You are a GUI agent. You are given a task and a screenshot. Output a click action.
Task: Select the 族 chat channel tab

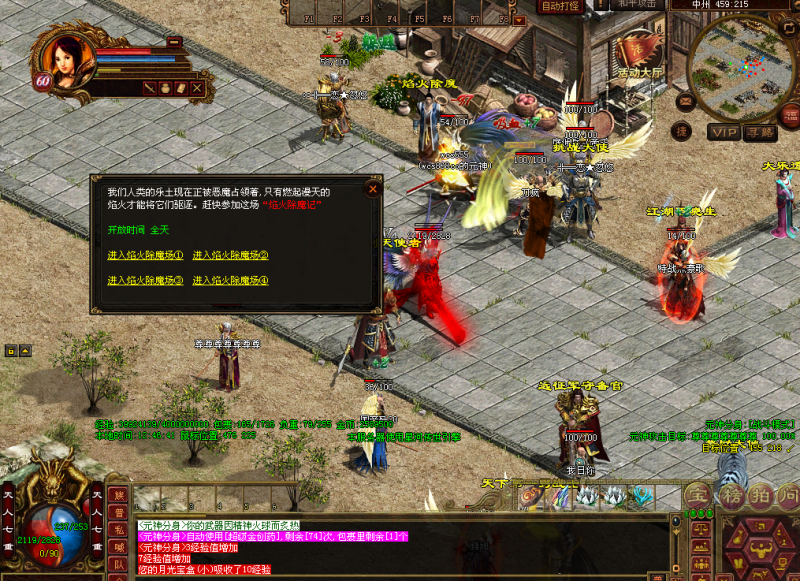118,494
